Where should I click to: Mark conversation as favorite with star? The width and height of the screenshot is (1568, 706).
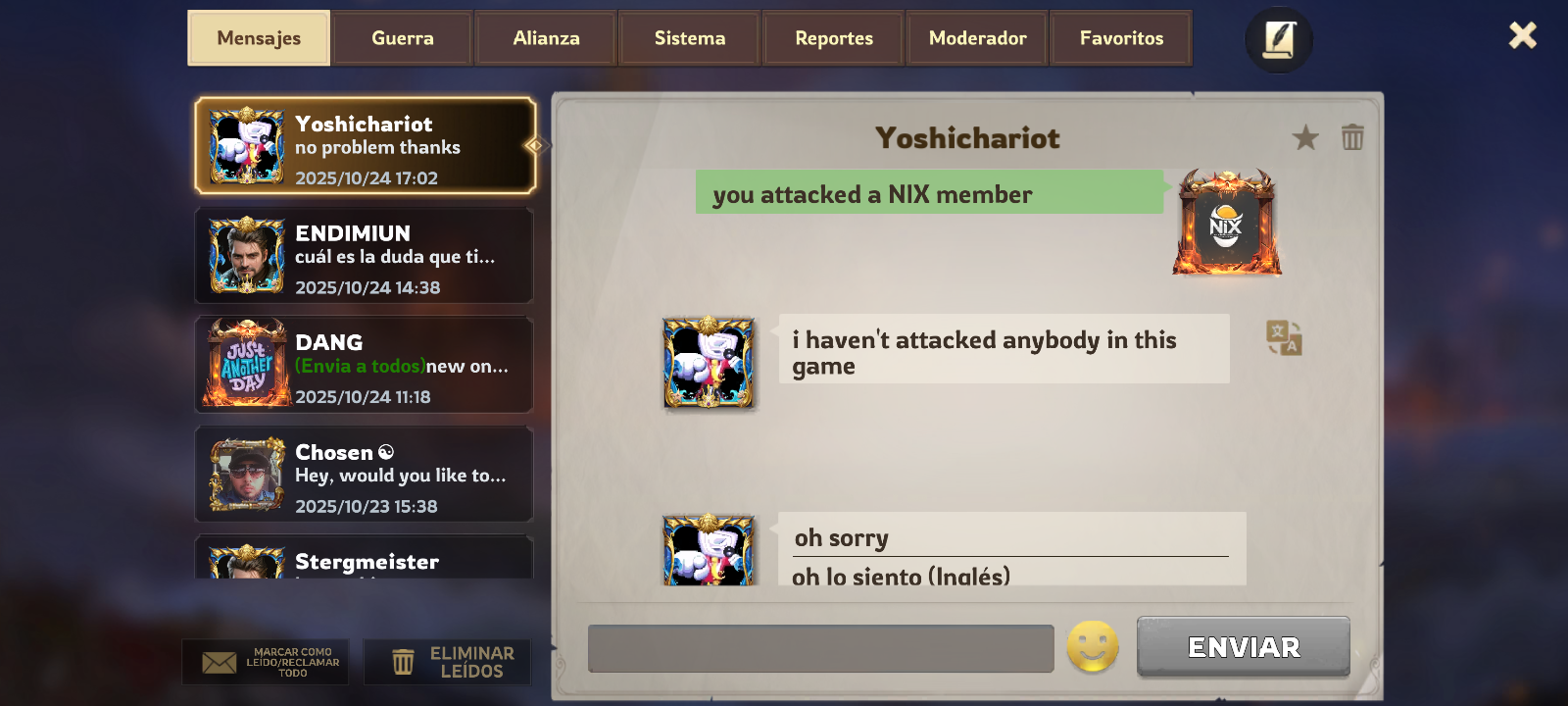(x=1305, y=137)
